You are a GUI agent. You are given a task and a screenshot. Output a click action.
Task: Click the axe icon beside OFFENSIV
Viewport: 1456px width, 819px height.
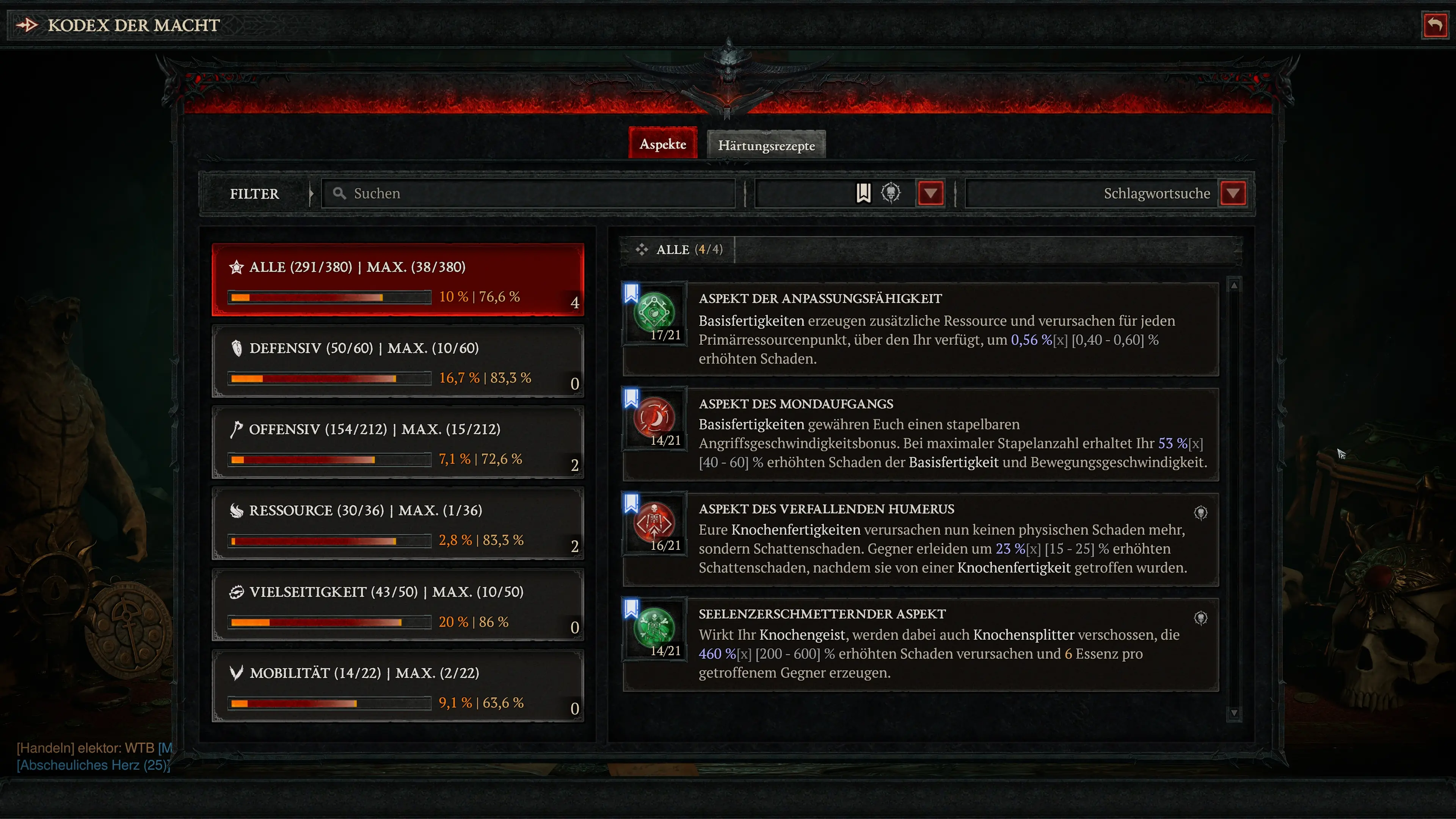pos(237,430)
